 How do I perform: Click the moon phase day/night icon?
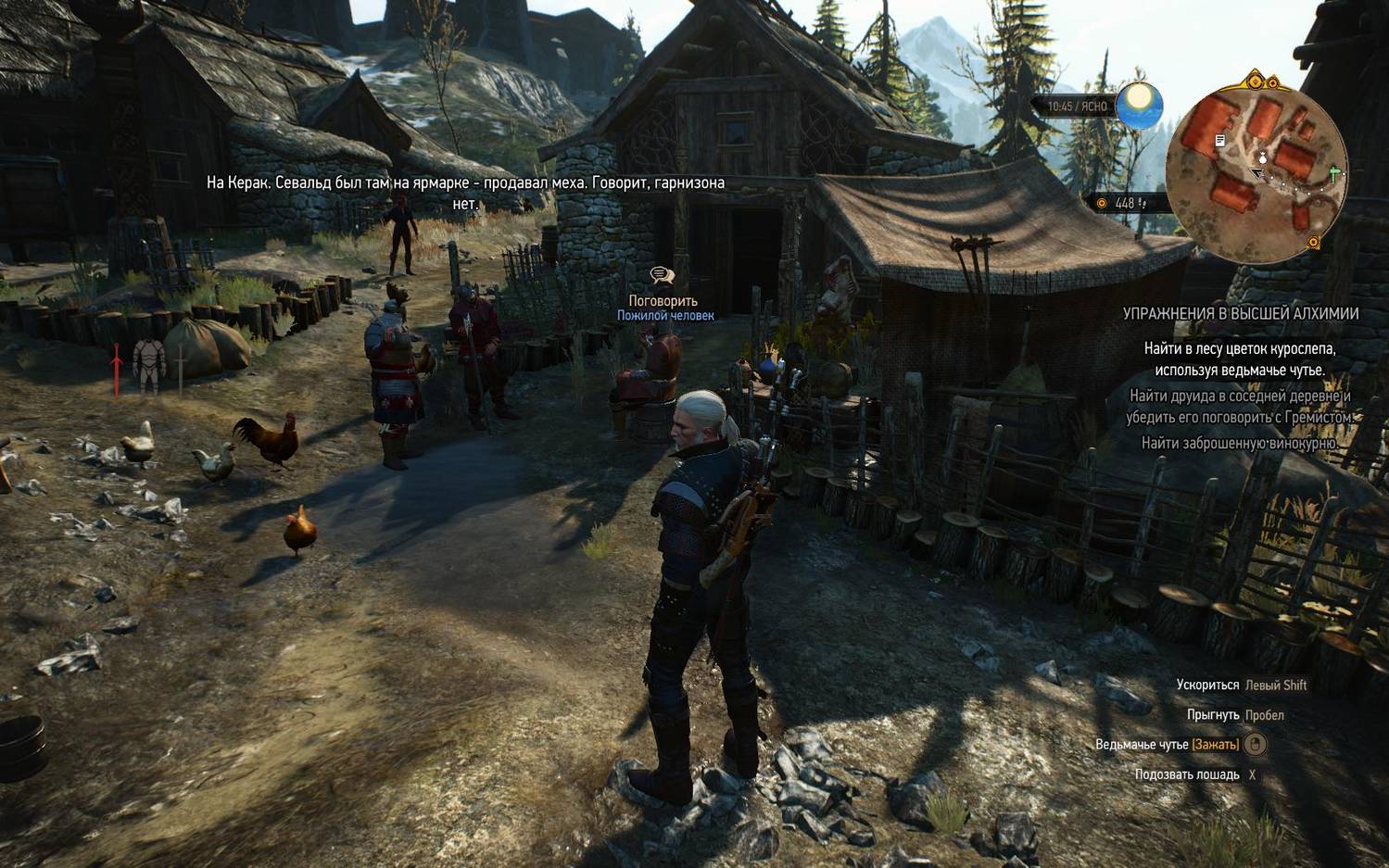tap(1138, 105)
